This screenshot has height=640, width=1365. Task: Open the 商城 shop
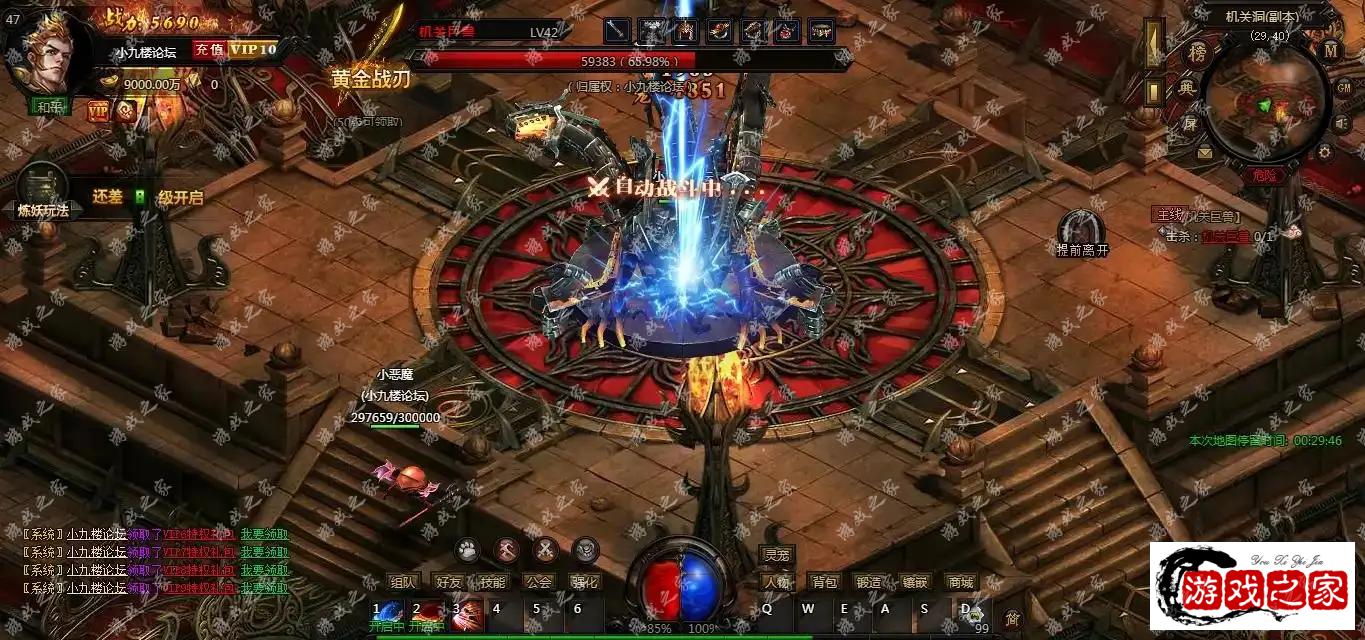pos(960,582)
